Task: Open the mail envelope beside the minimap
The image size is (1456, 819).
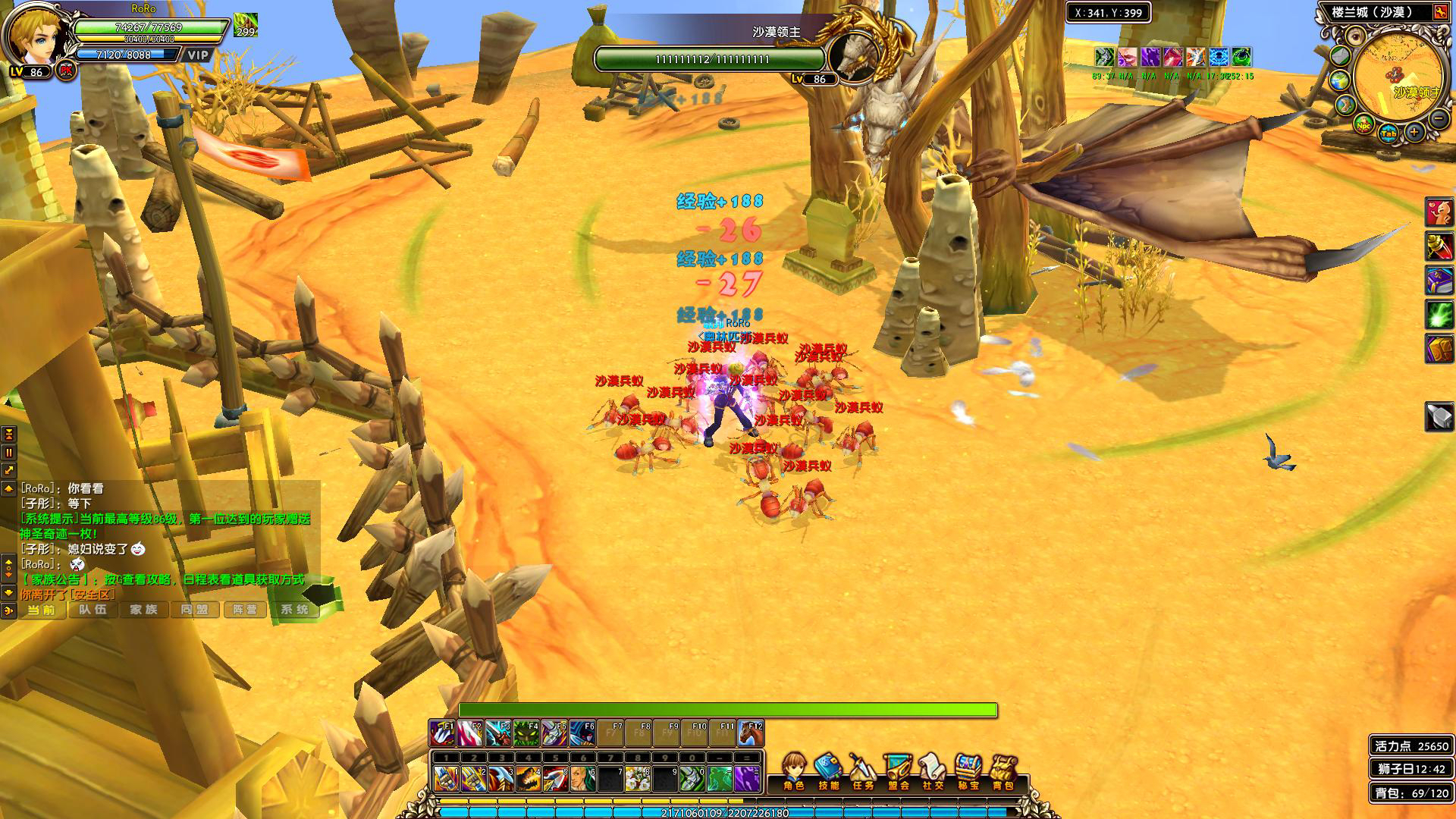Action: [x=1341, y=56]
